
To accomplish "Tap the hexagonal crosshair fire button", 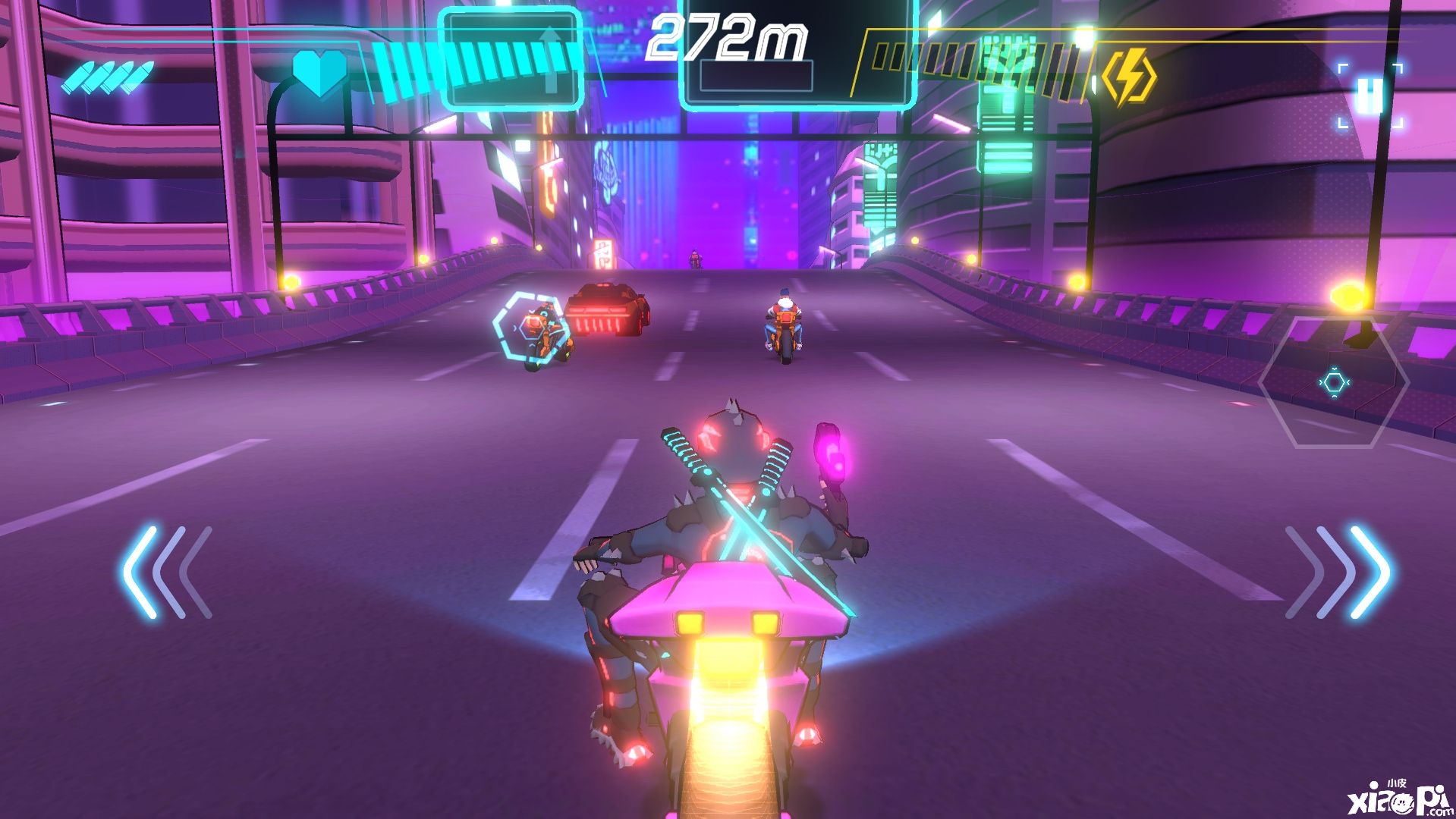I will [1333, 383].
